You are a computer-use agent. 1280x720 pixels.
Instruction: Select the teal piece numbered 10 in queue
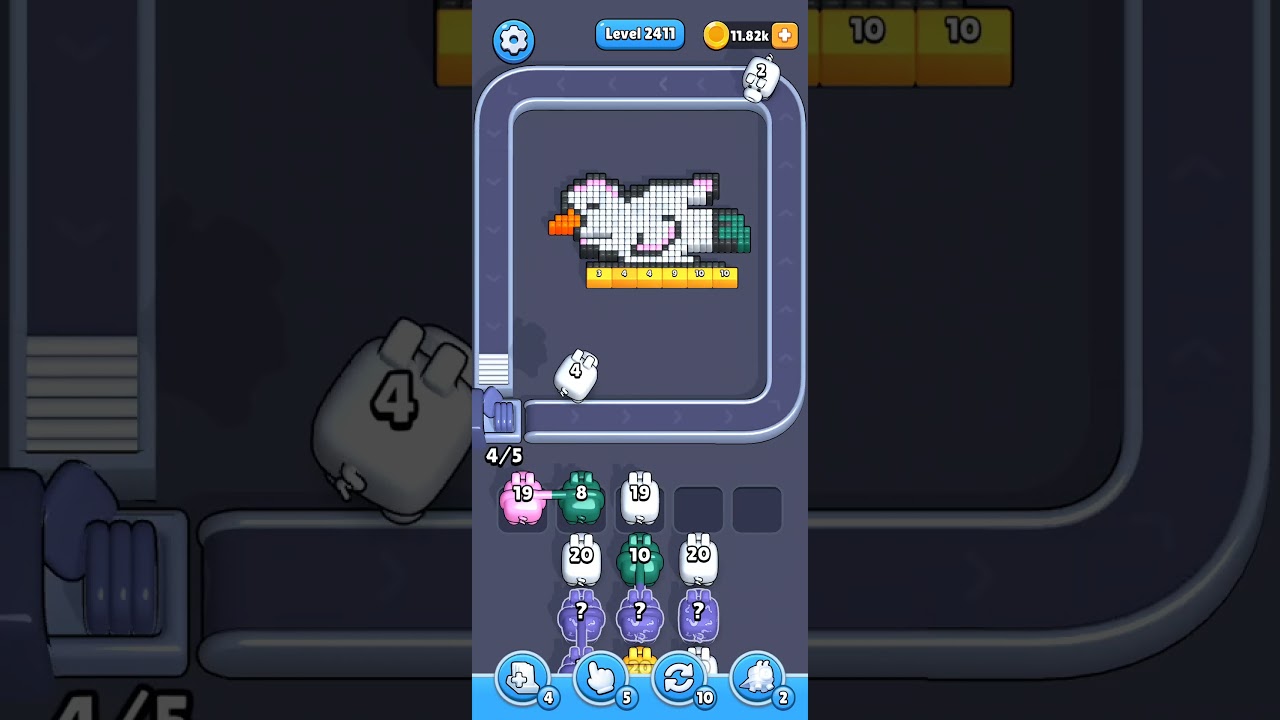(x=640, y=557)
